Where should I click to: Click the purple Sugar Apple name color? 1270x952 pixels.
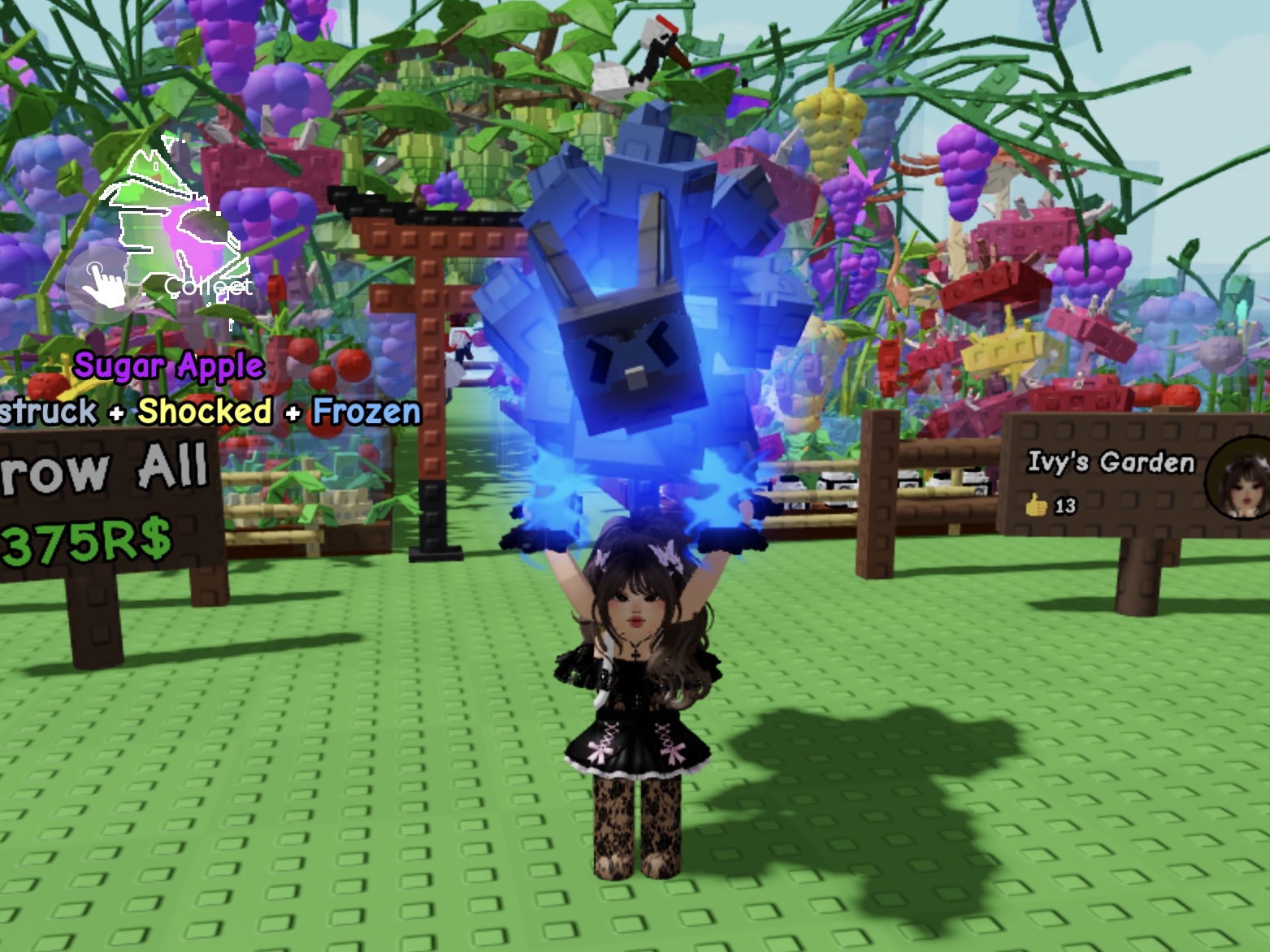168,367
